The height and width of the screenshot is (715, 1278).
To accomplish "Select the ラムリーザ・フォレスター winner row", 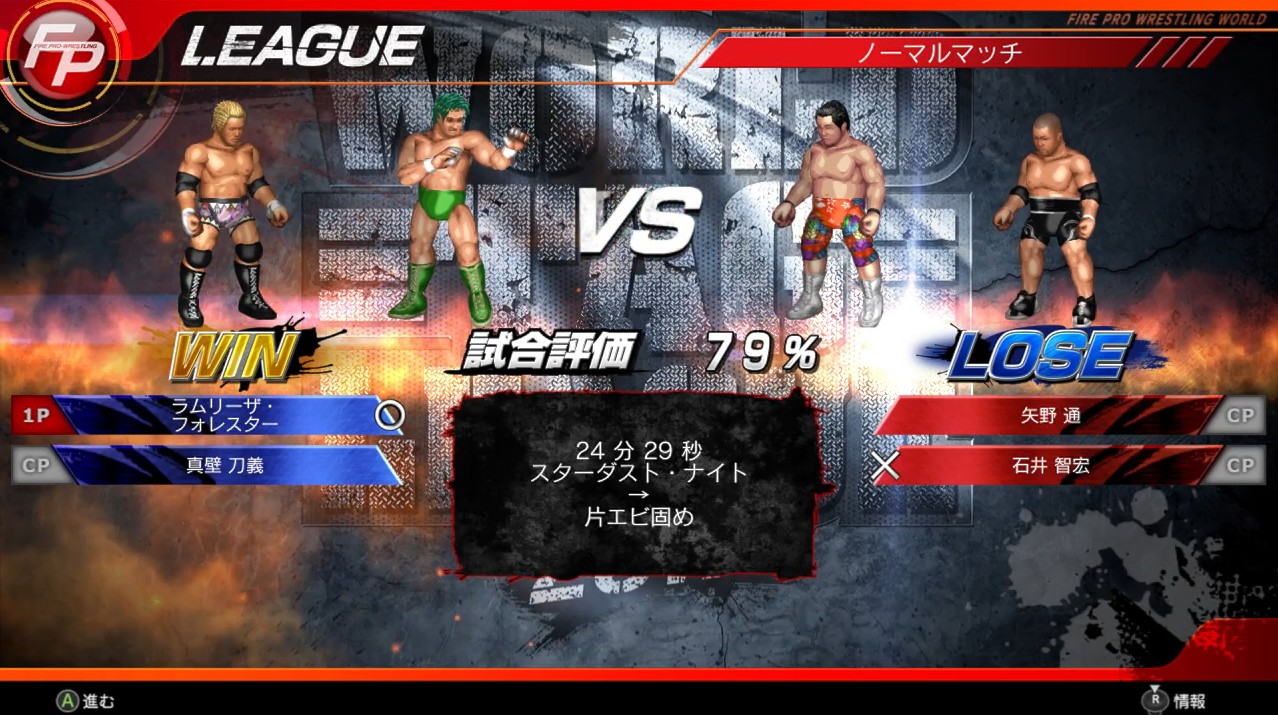I will click(225, 415).
